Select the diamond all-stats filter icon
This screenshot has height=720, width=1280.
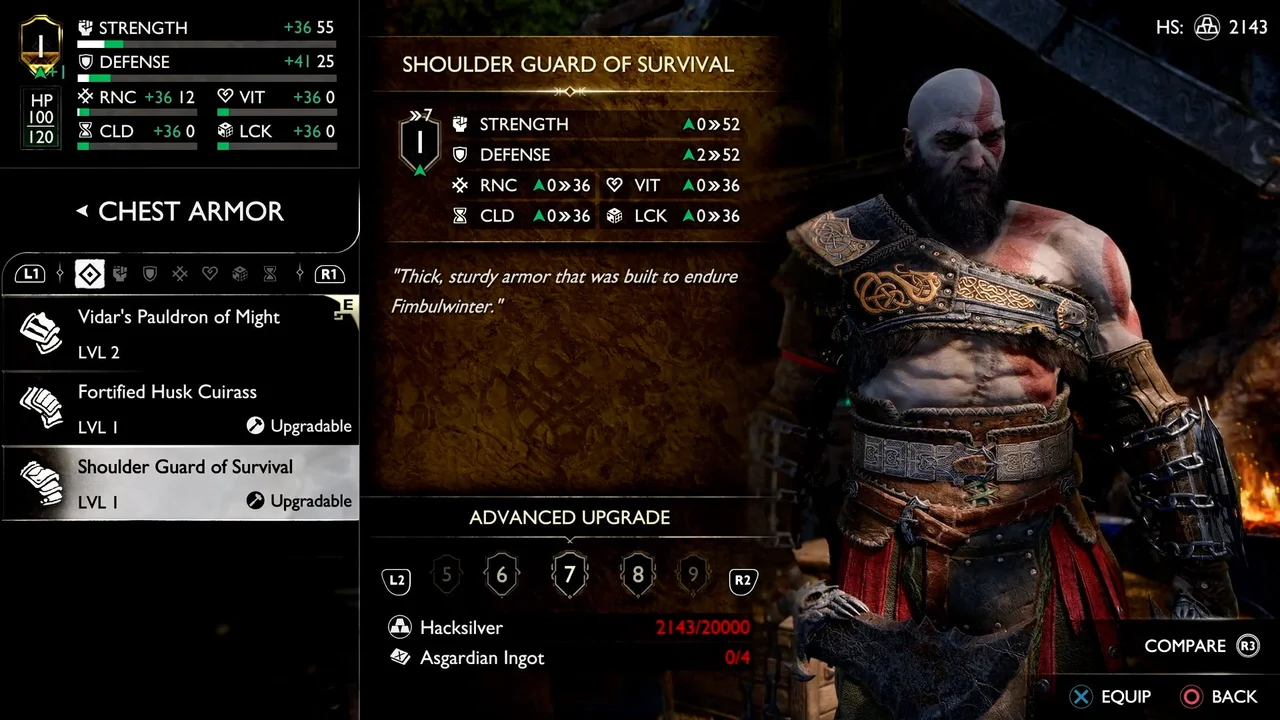89,274
